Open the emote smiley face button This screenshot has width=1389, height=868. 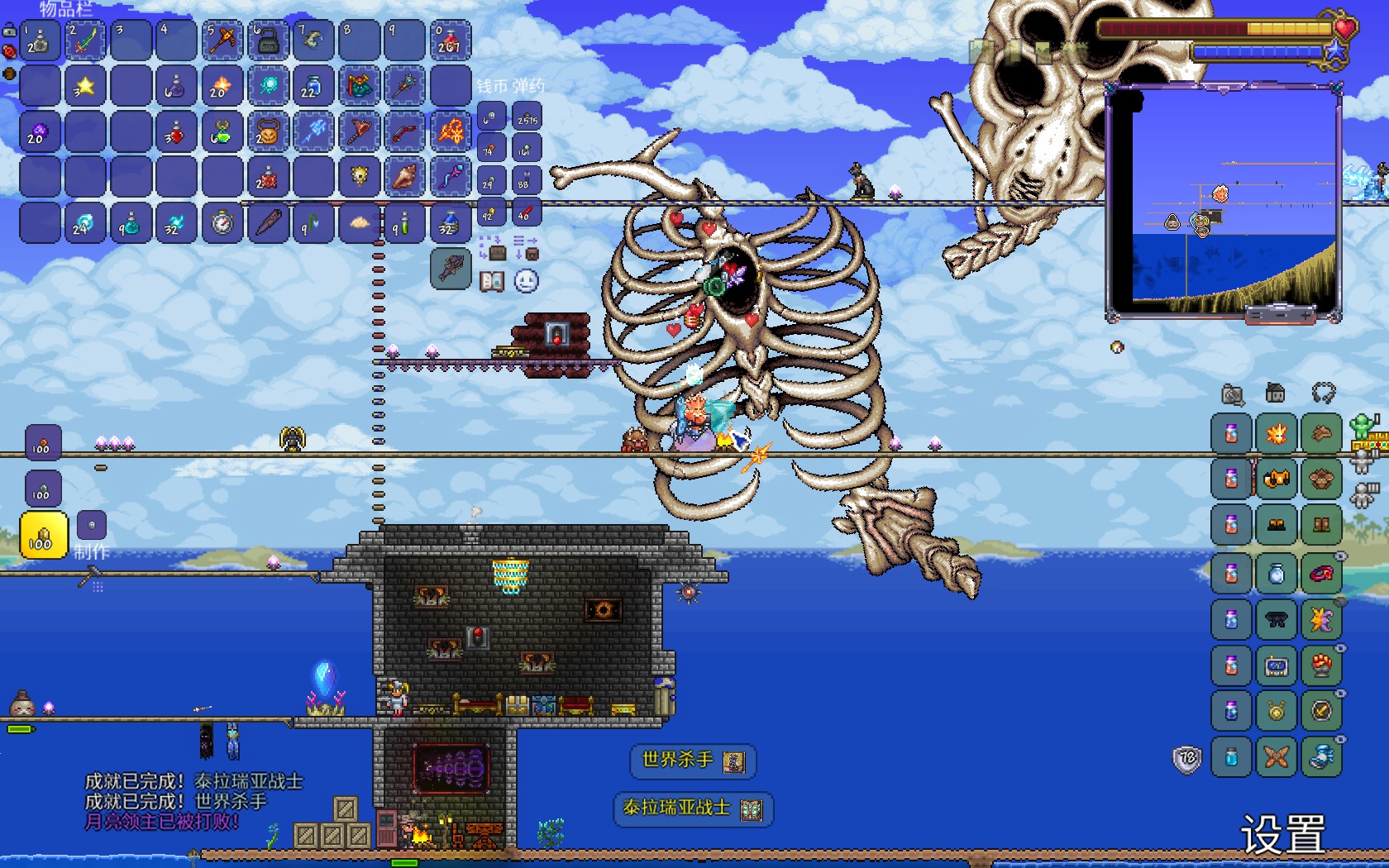(527, 281)
